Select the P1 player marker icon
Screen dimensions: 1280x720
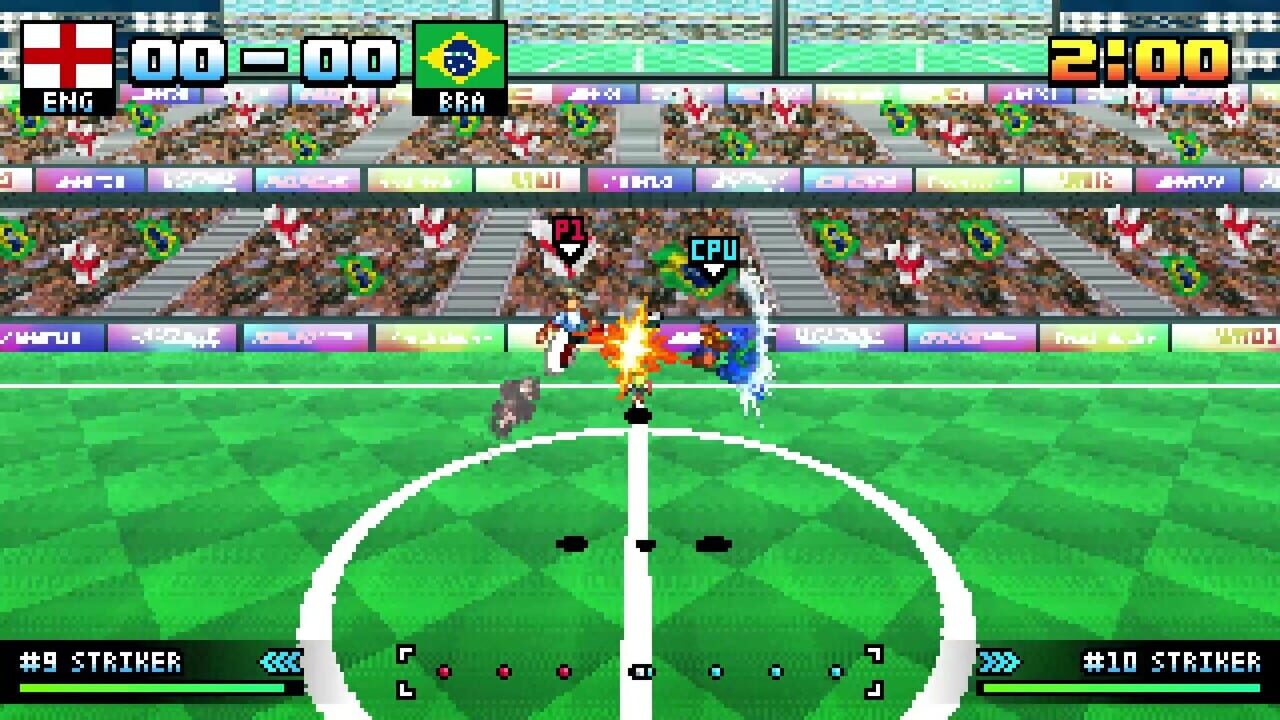[x=569, y=230]
